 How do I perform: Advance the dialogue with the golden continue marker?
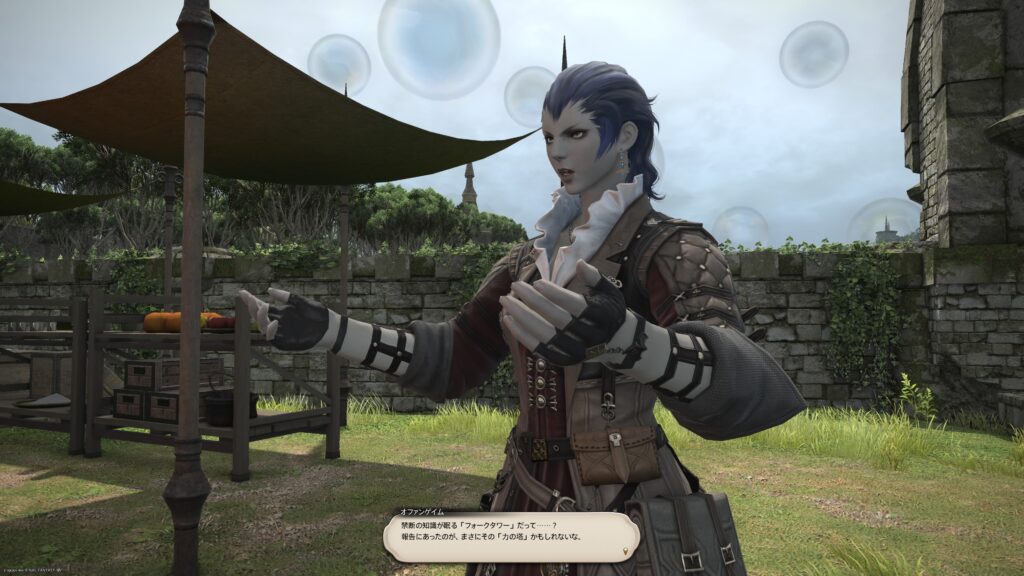coord(627,549)
